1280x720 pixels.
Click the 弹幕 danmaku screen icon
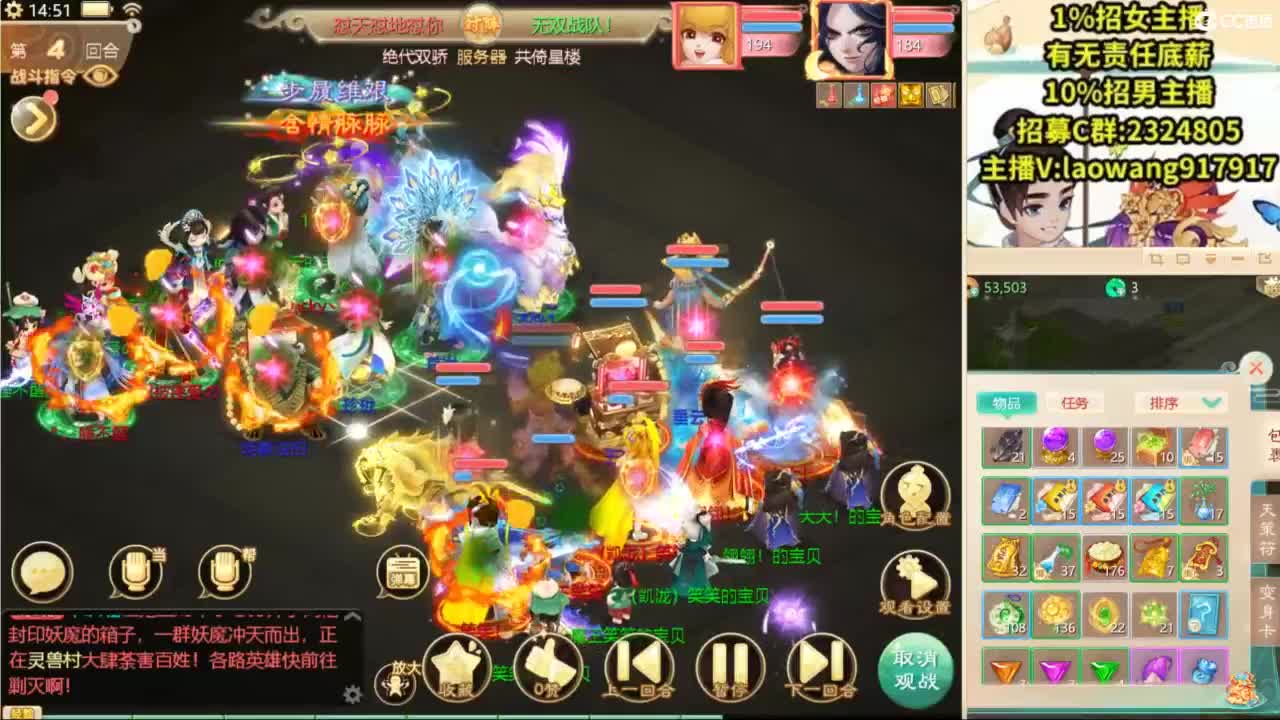tap(400, 572)
